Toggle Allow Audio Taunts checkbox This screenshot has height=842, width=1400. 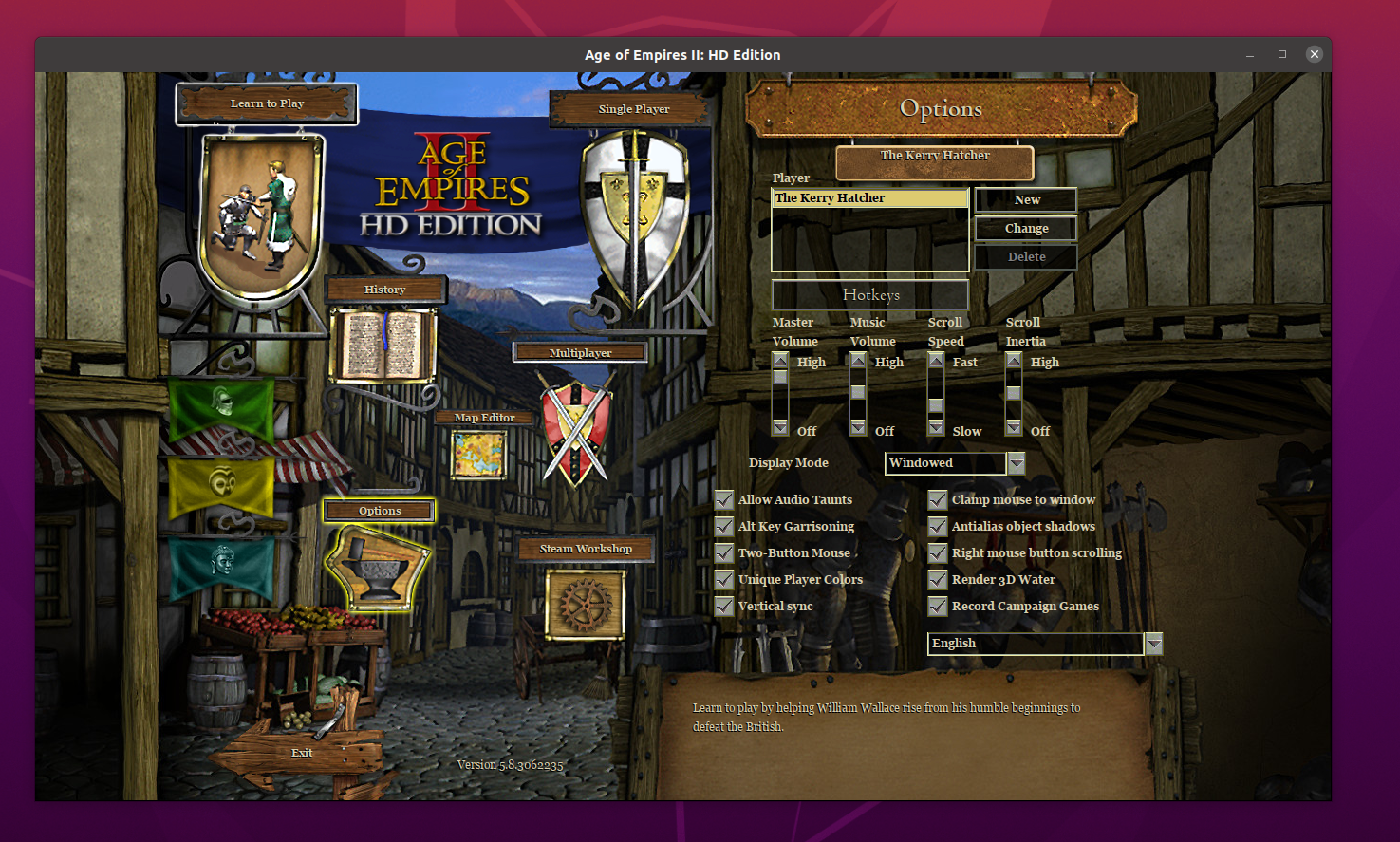tap(724, 500)
